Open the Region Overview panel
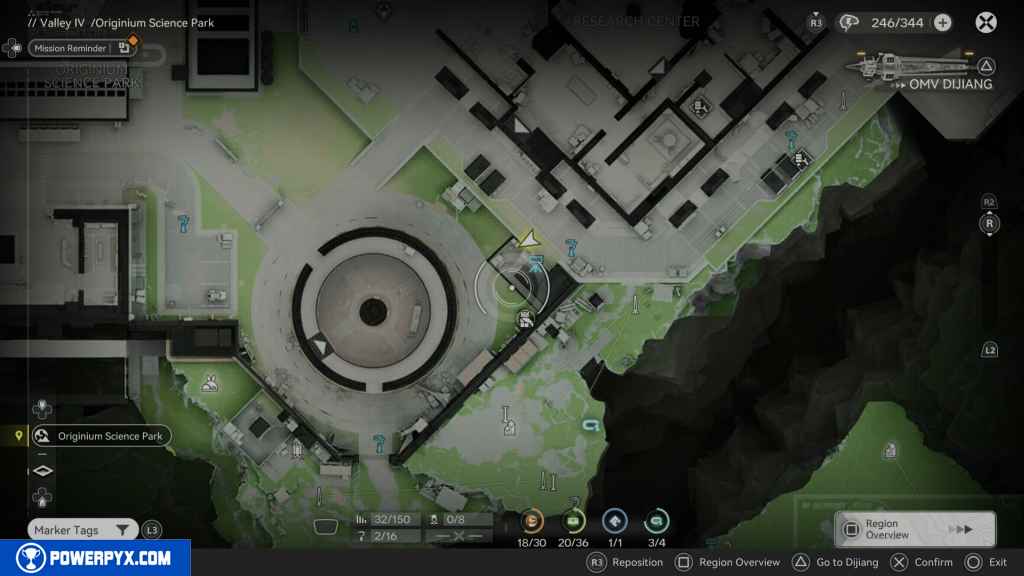 [916, 529]
